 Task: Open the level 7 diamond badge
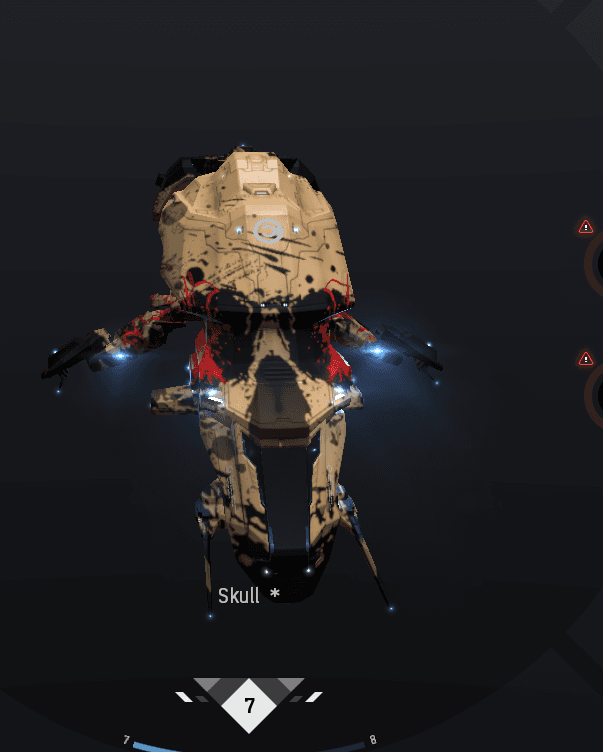point(250,706)
